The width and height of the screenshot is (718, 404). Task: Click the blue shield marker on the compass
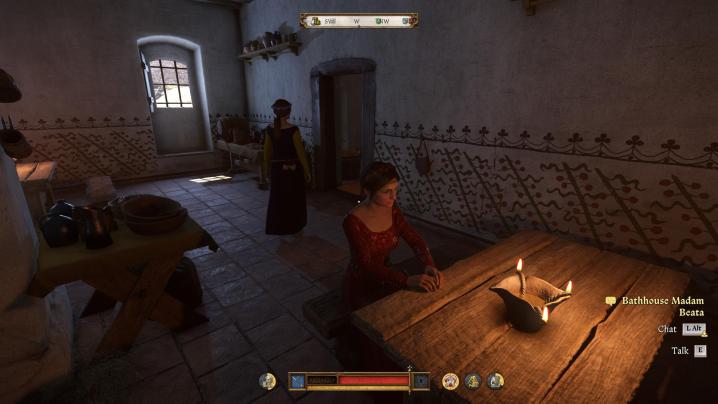point(406,20)
